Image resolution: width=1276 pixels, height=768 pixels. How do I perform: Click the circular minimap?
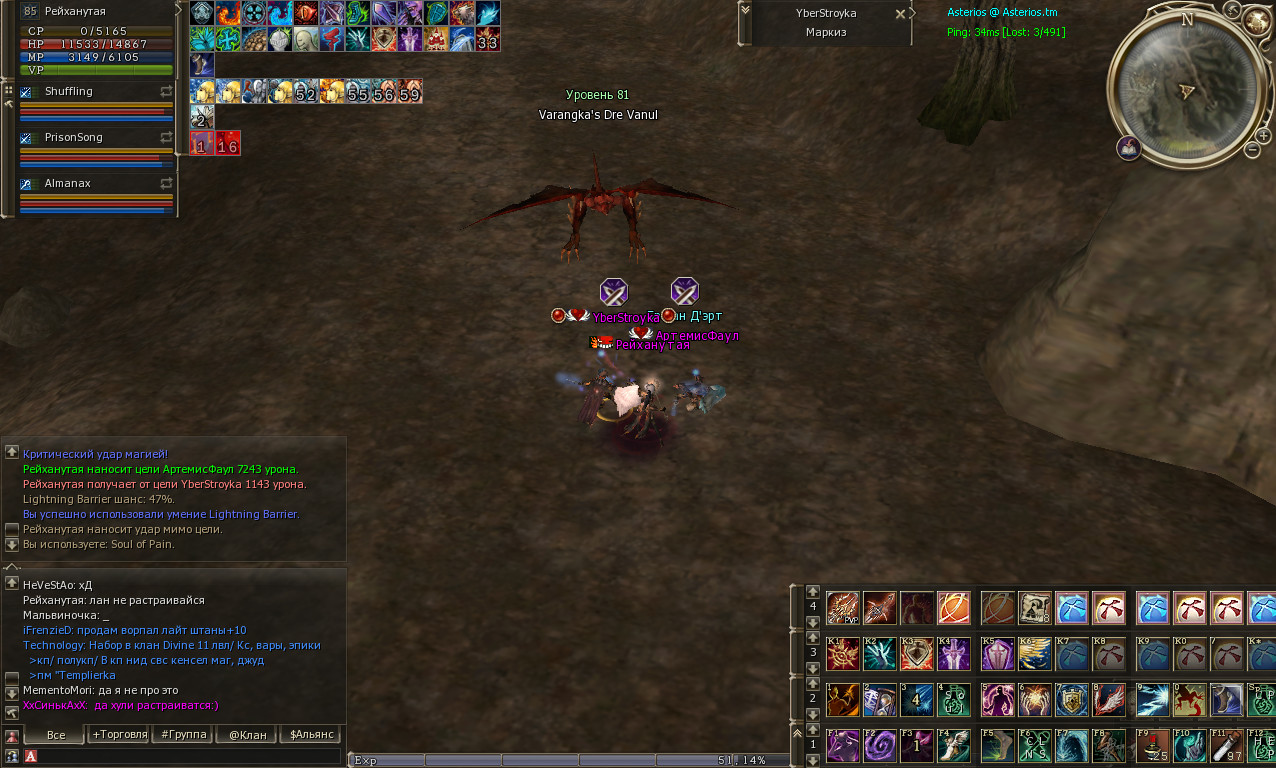(1186, 88)
